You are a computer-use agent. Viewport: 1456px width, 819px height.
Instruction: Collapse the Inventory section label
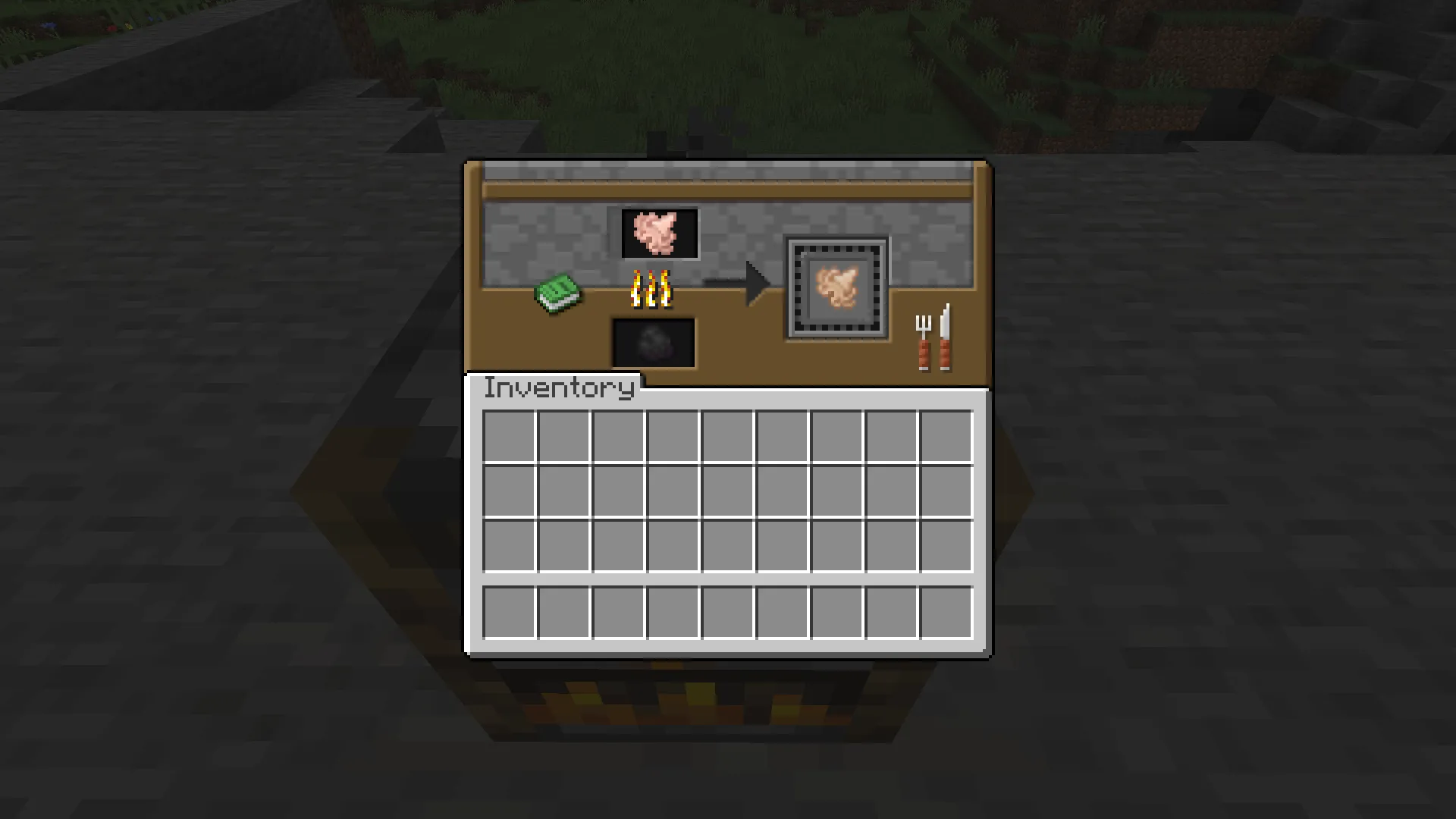tap(559, 388)
